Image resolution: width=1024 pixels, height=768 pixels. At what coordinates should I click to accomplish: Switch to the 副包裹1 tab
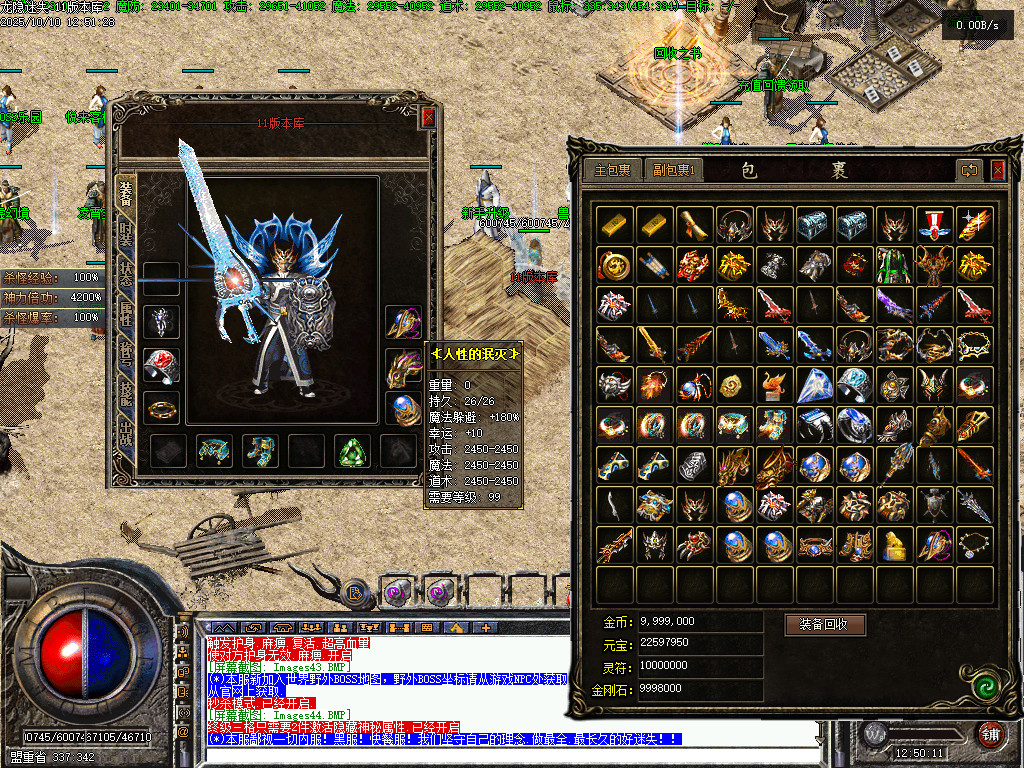coord(673,171)
